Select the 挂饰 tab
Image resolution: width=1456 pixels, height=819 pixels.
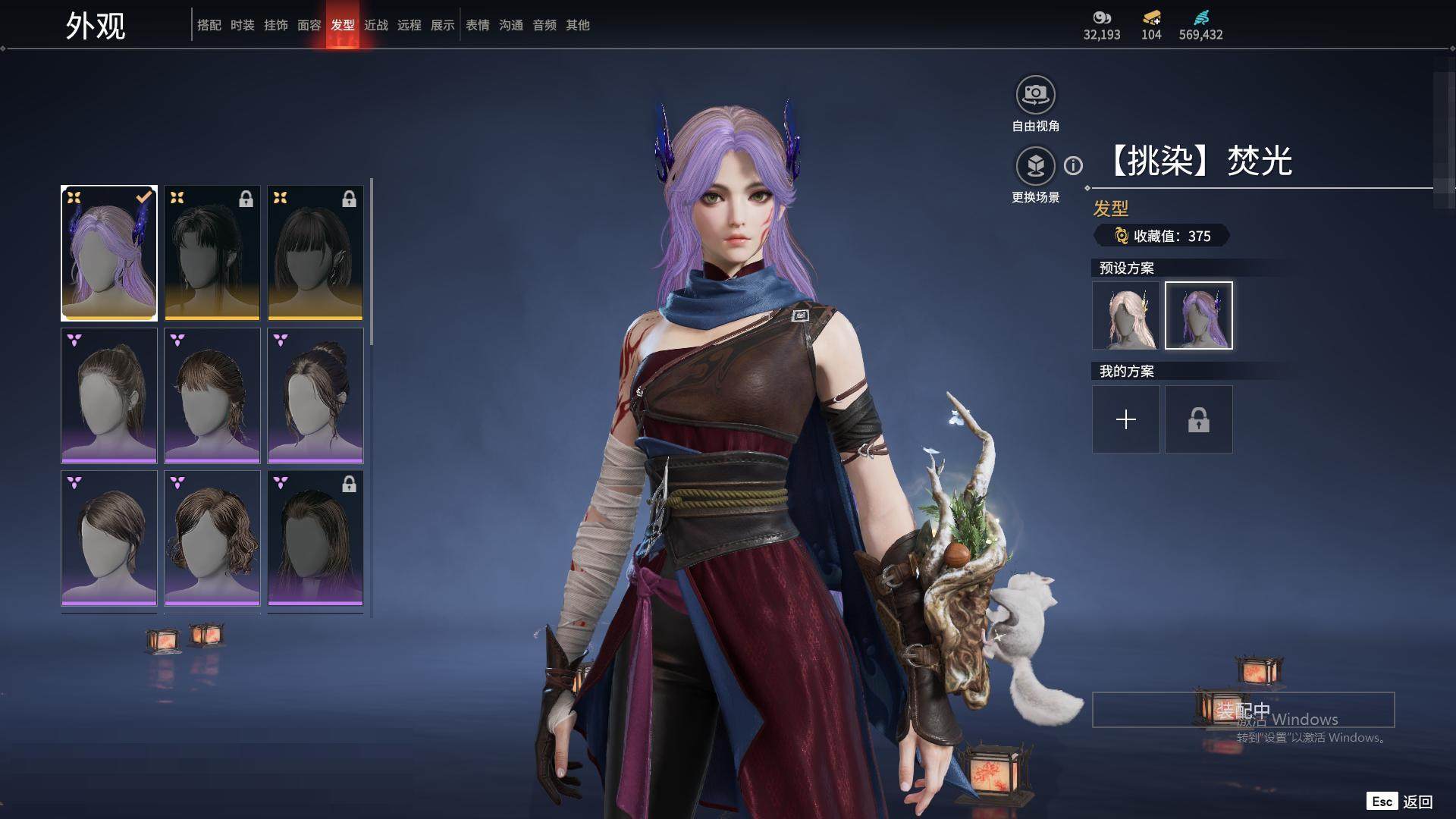(x=275, y=25)
